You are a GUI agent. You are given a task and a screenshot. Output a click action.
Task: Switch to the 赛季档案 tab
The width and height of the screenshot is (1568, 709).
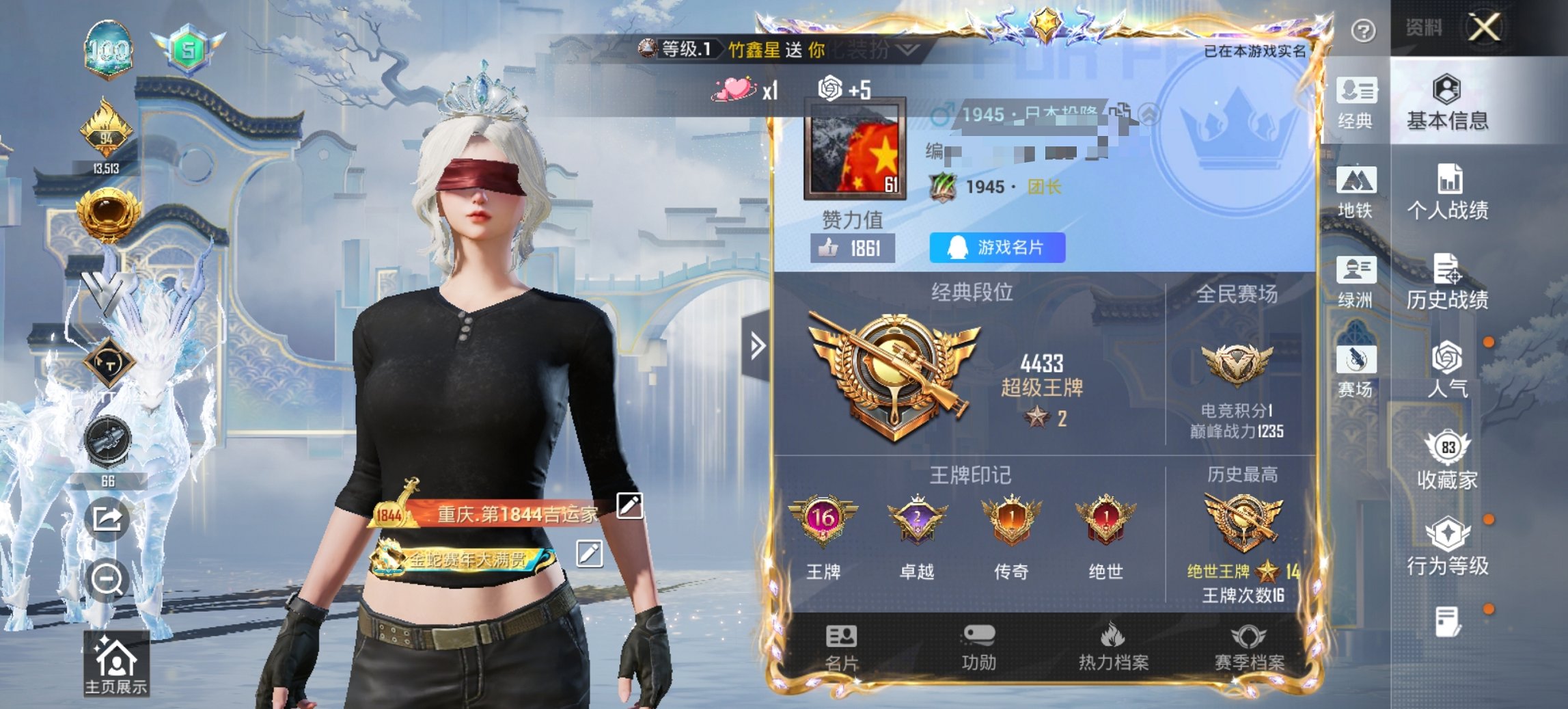[x=1256, y=646]
